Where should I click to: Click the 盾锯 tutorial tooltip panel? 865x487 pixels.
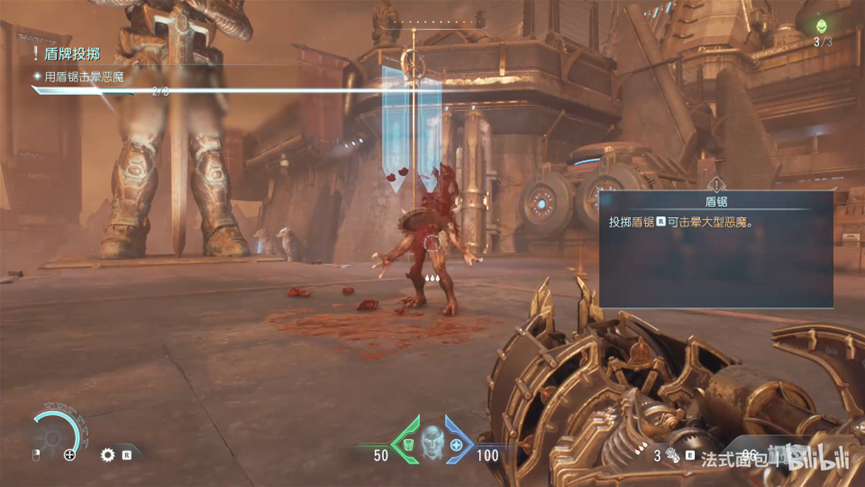tap(716, 248)
